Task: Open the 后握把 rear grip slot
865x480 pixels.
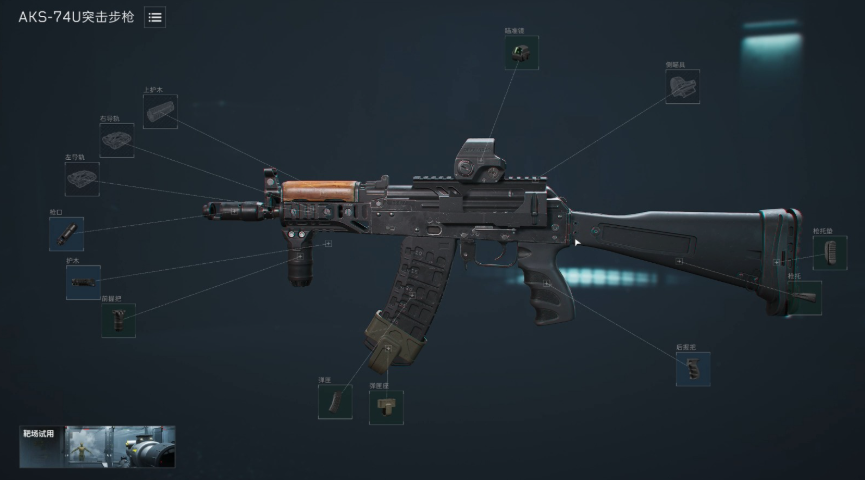Action: [x=693, y=369]
